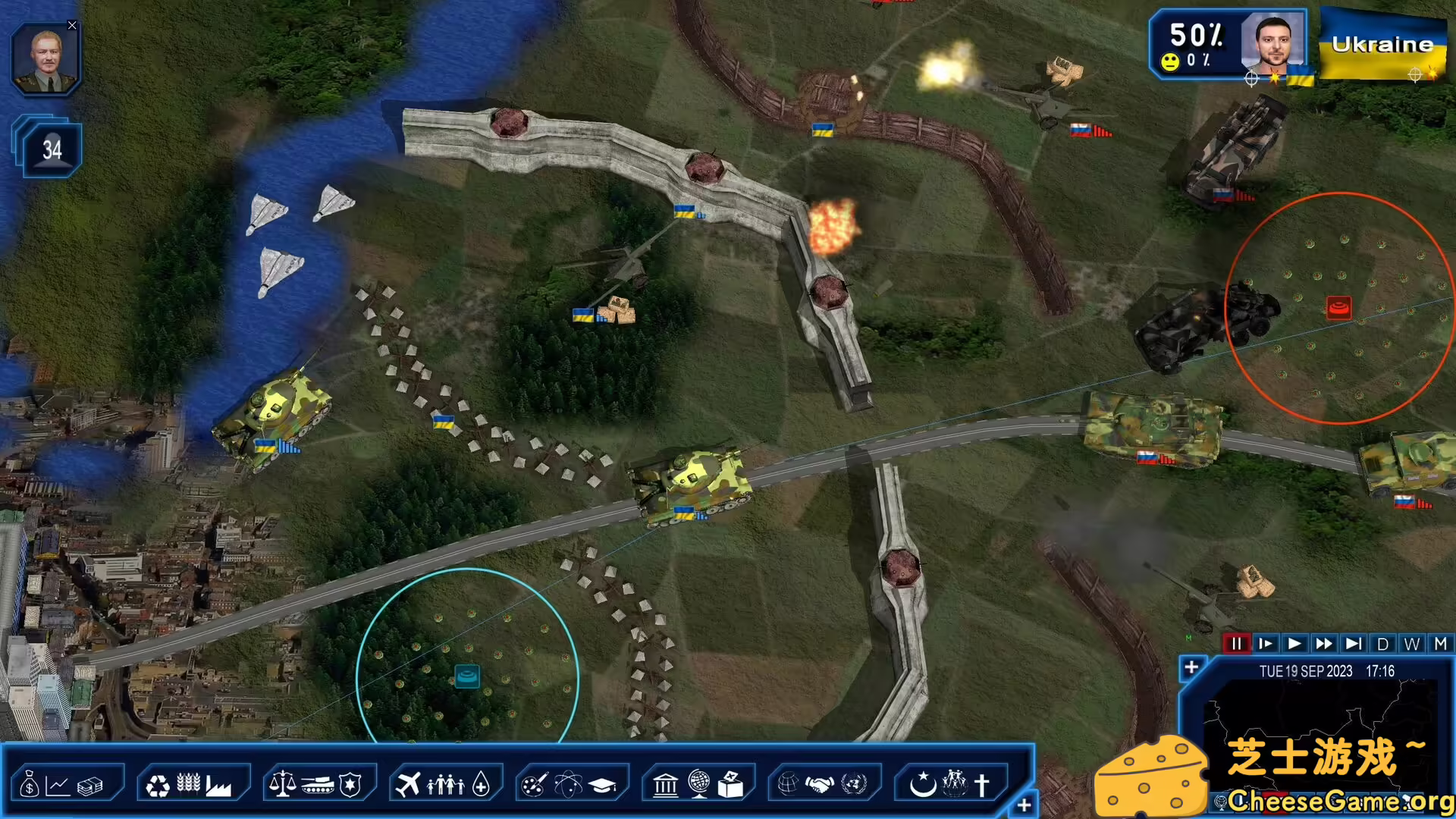Switch to Month time scale with M
This screenshot has height=819, width=1456.
[x=1440, y=644]
